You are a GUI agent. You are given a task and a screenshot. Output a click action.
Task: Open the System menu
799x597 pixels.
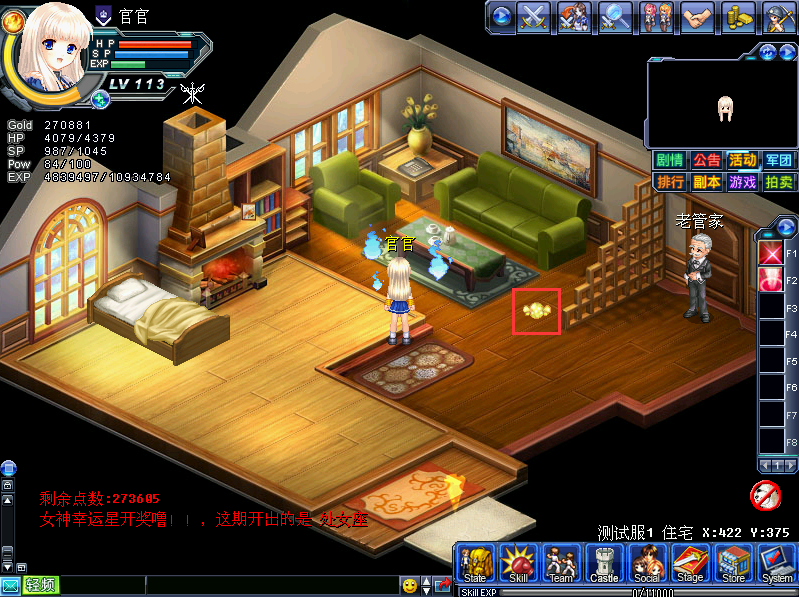coord(776,565)
